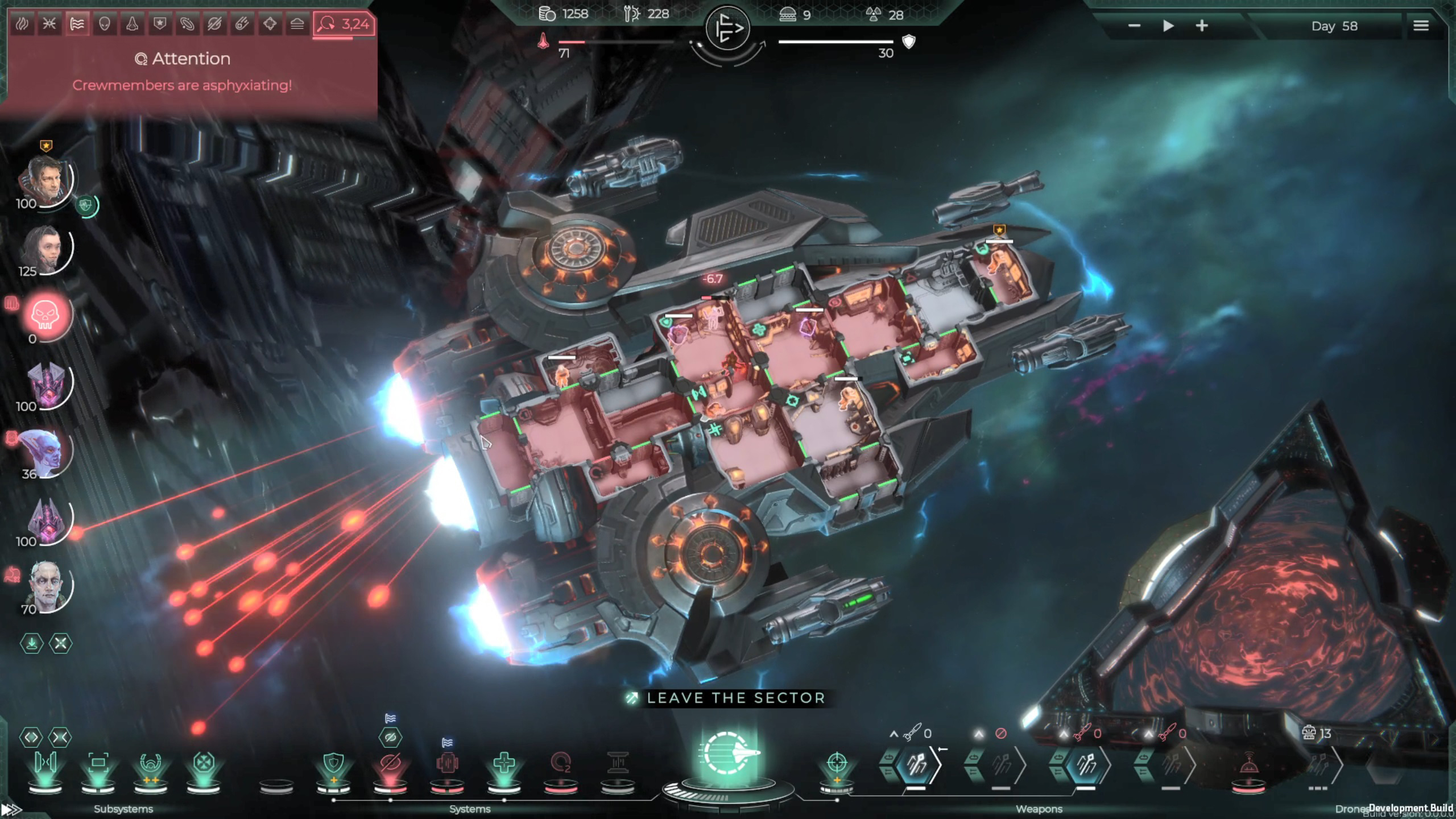Increase game speed with the plus button

[1202, 26]
